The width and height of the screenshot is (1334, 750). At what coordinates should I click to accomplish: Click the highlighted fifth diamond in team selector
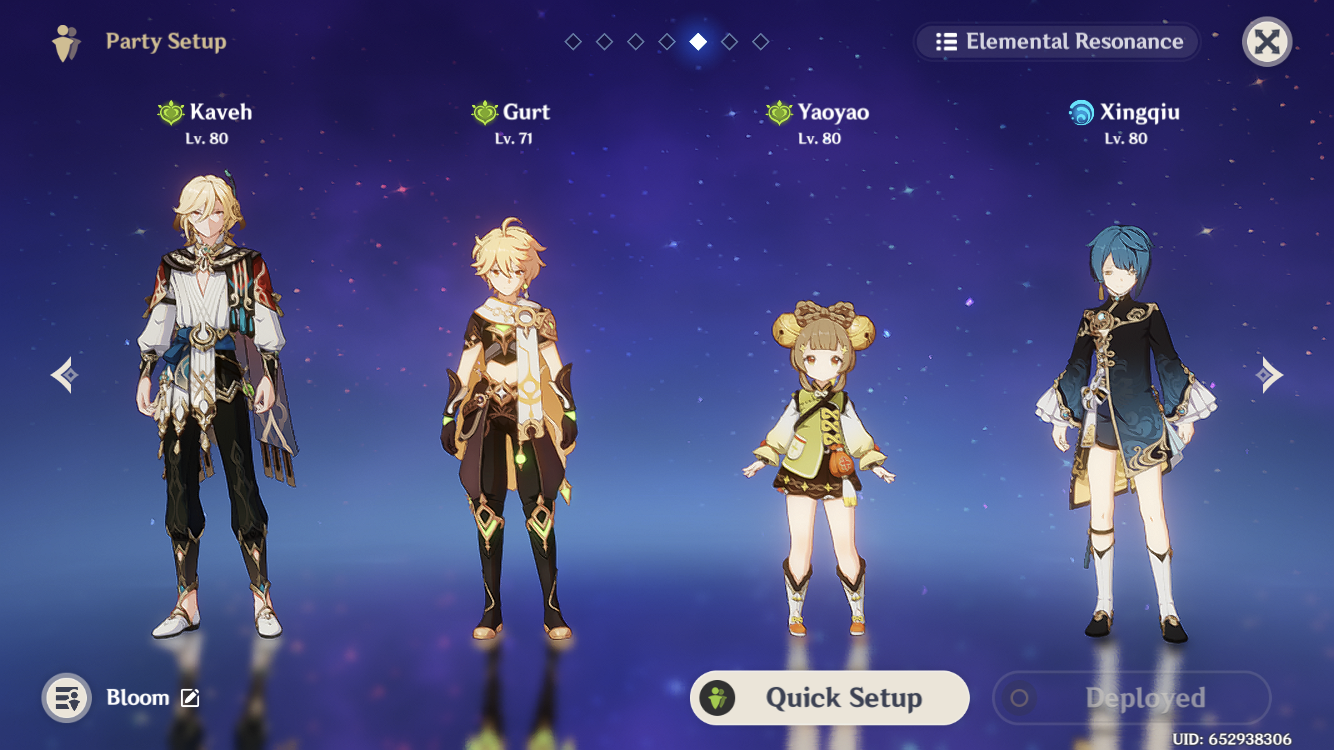(698, 42)
